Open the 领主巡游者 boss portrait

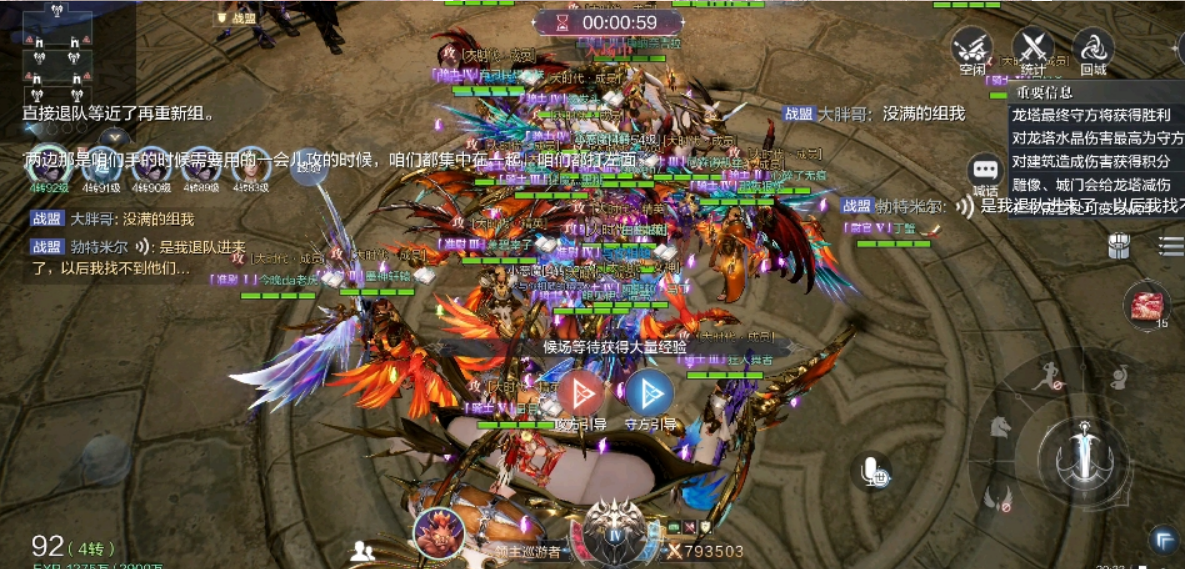click(439, 532)
